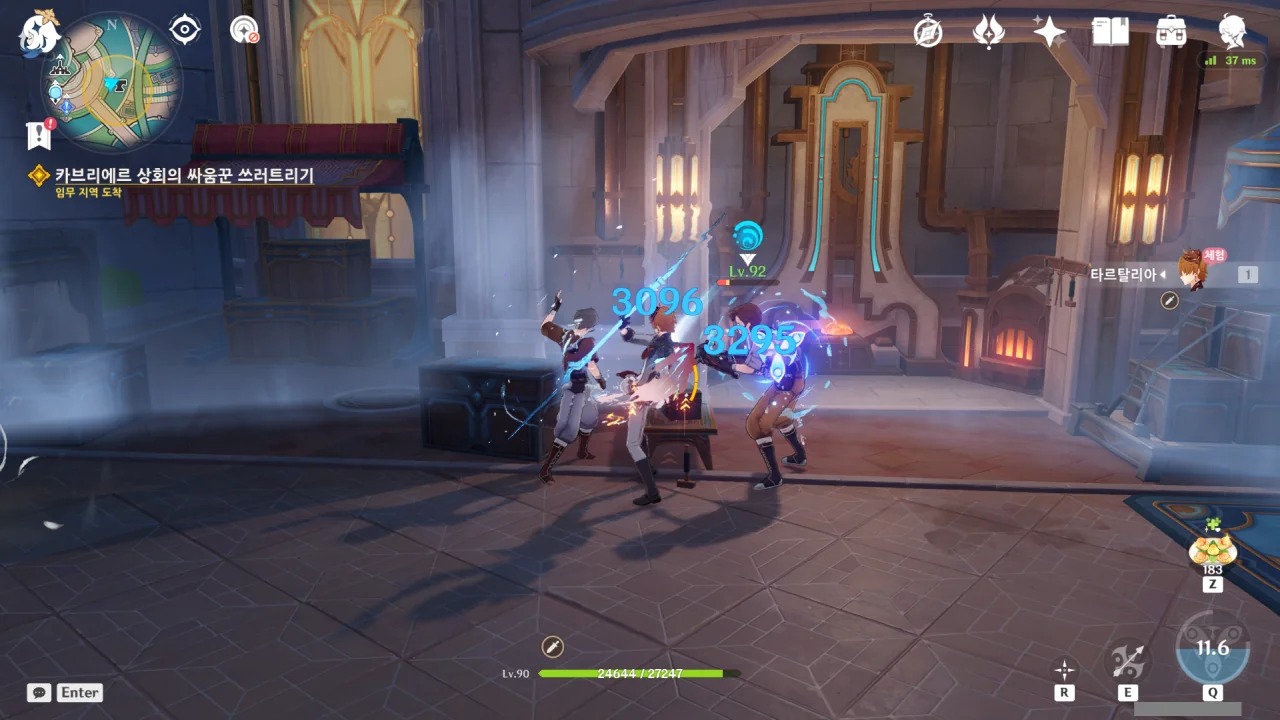Activate the elemental burst on cooldown

[x=1212, y=648]
